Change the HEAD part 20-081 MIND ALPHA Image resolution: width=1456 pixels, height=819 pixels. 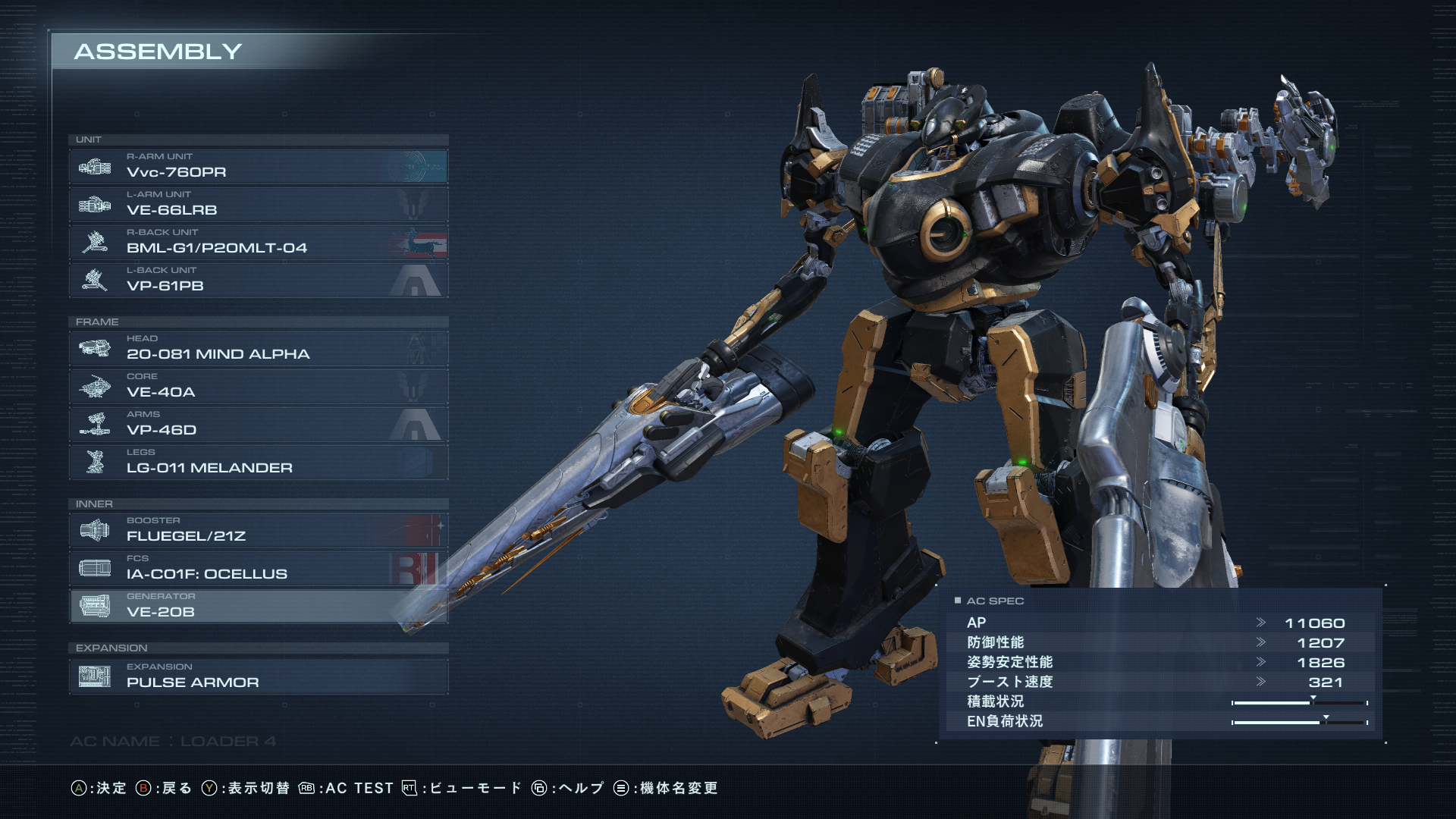(258, 348)
